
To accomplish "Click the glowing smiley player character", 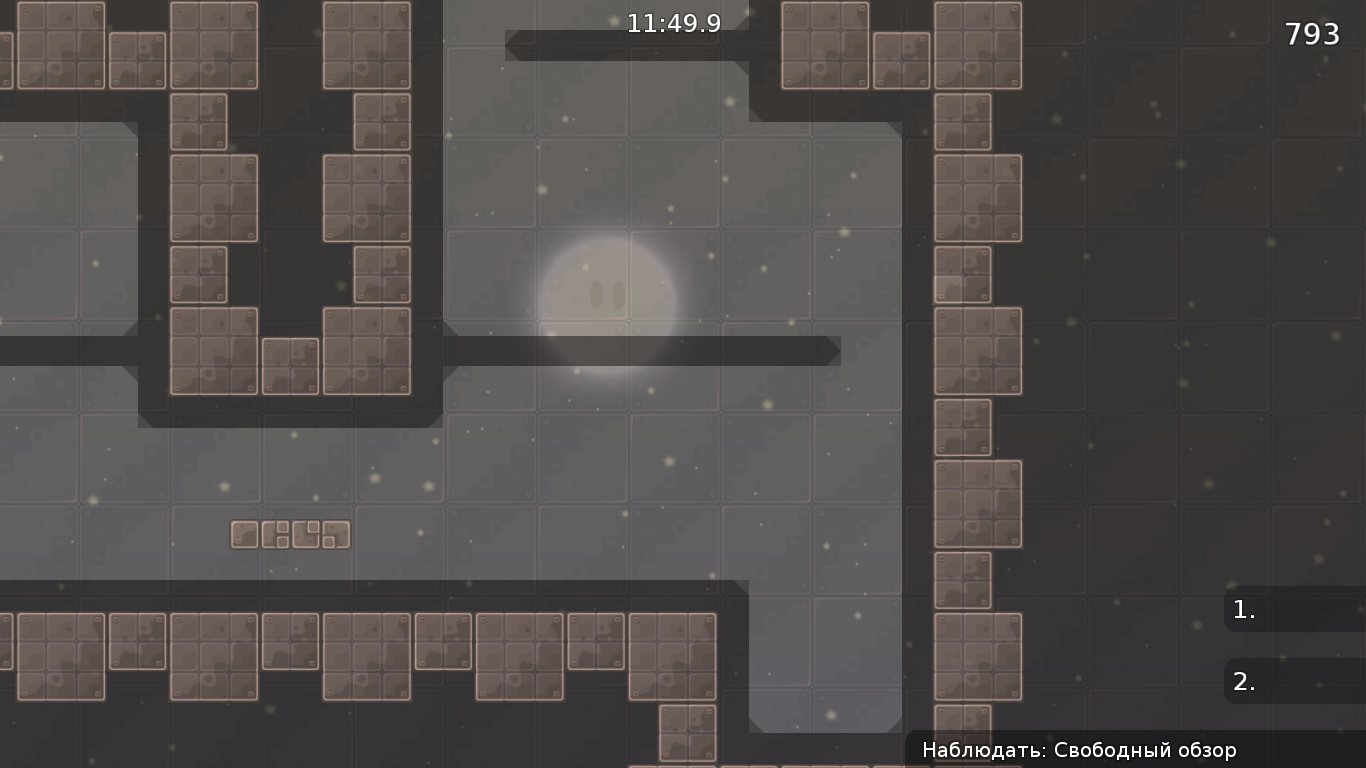I will (x=608, y=295).
